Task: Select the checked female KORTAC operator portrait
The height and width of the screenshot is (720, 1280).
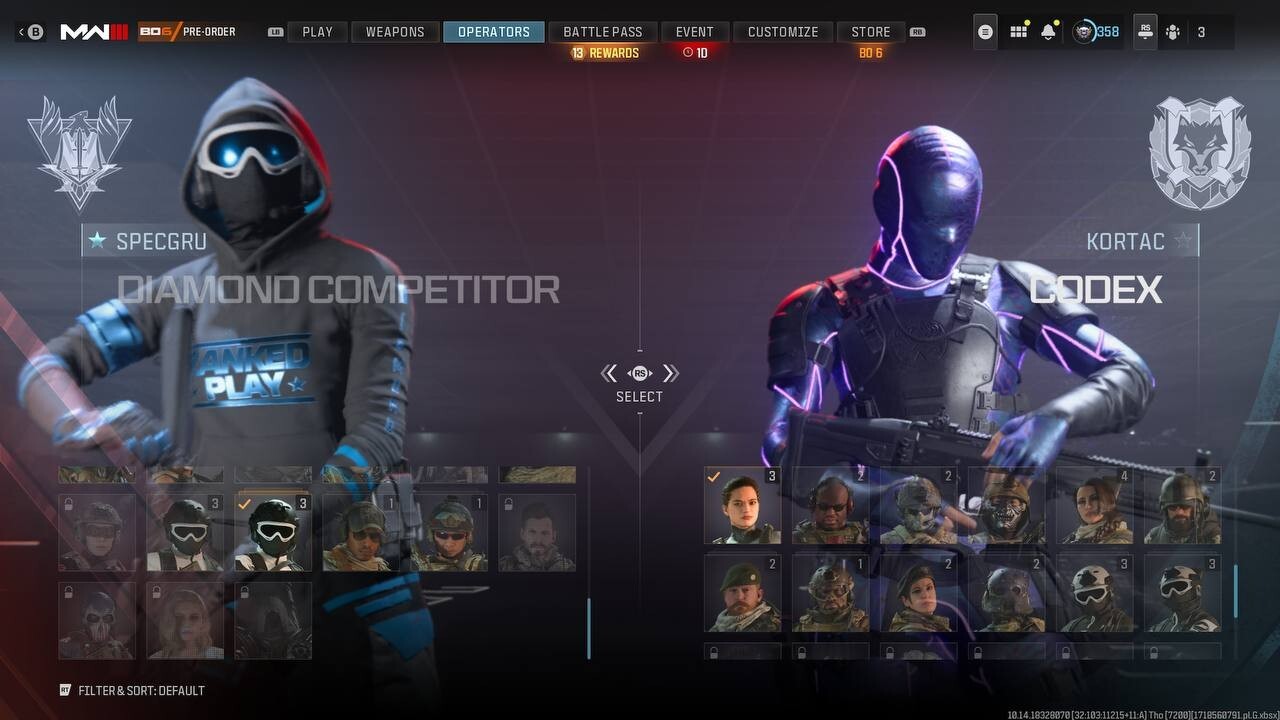Action: 742,505
